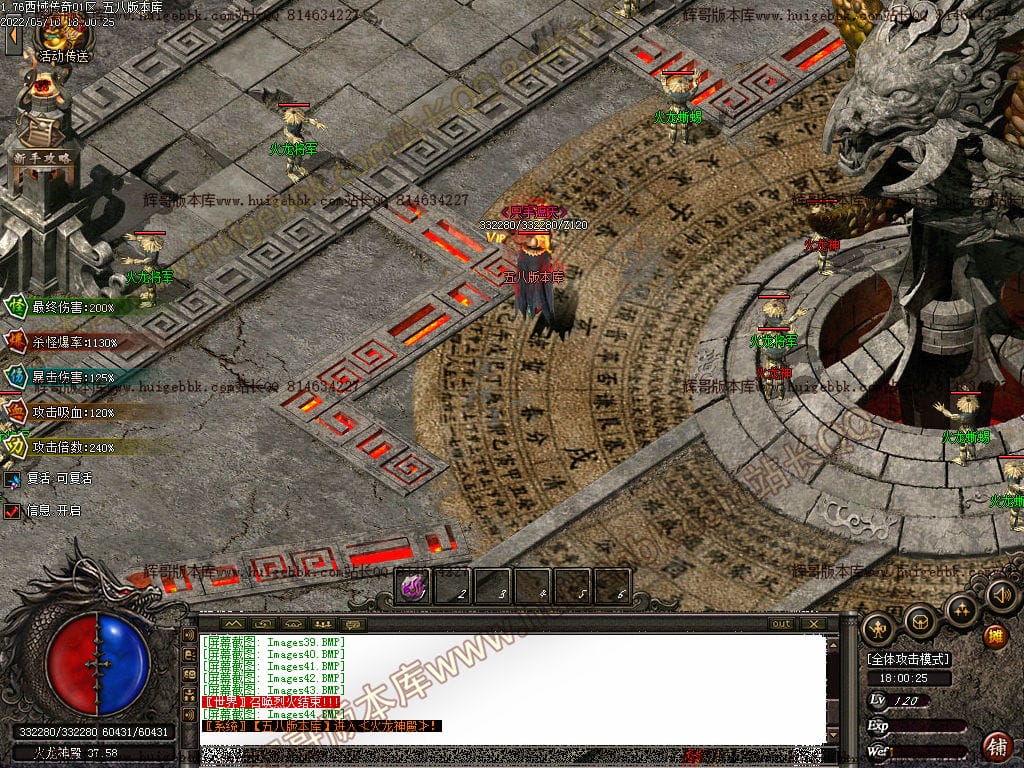Open the 摊 stall button

pyautogui.click(x=995, y=636)
